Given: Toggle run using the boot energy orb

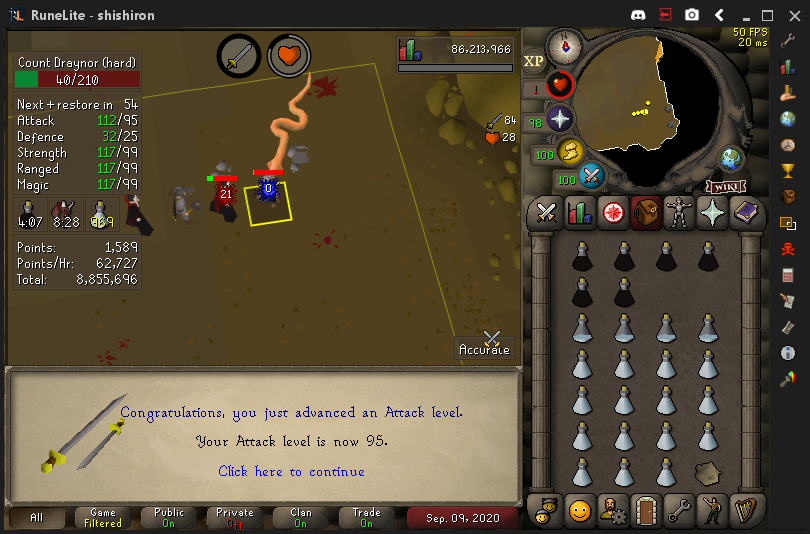Looking at the screenshot, I should coord(571,153).
